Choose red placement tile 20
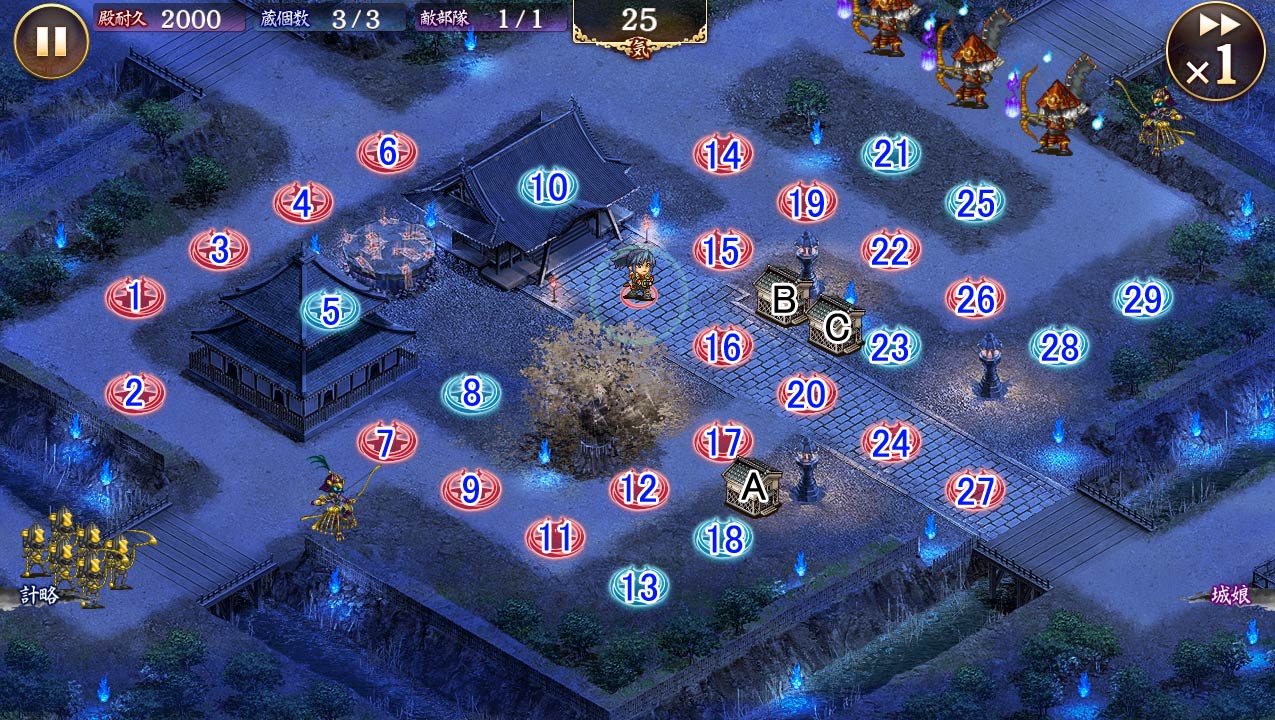The width and height of the screenshot is (1275, 720). pos(806,395)
